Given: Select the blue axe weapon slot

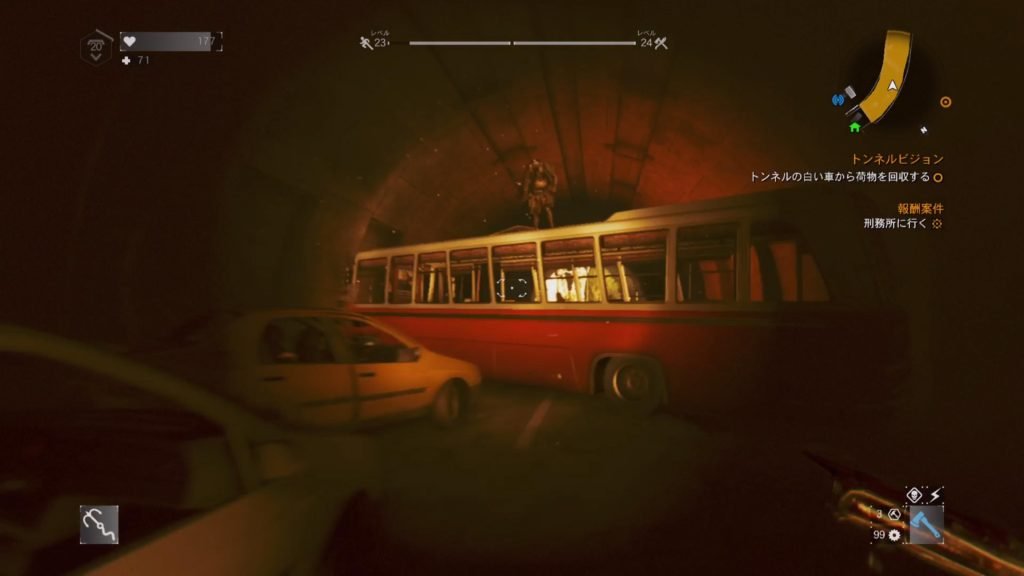Looking at the screenshot, I should 926,524.
